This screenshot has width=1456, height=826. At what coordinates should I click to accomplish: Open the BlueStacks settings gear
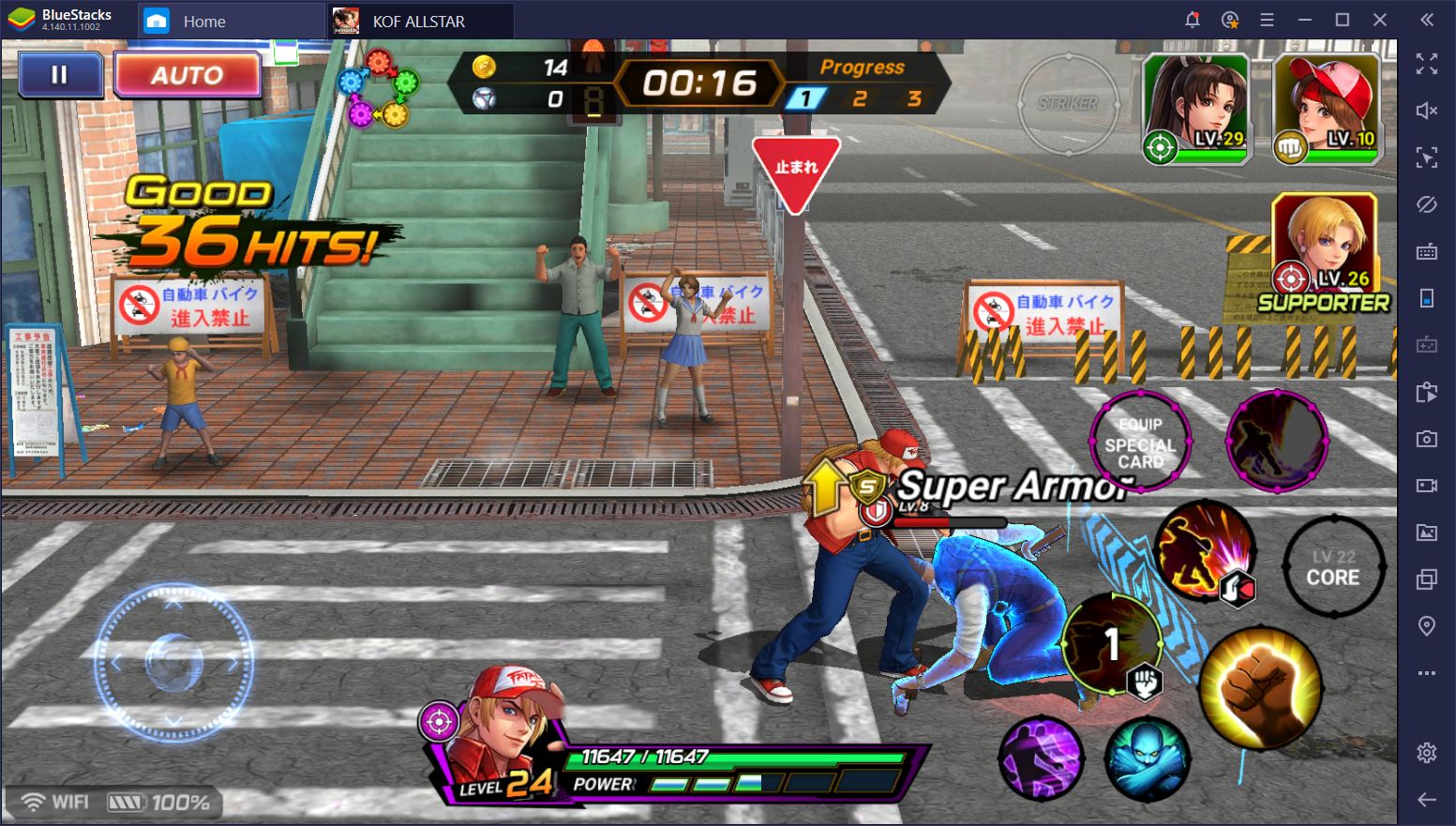(x=1427, y=752)
